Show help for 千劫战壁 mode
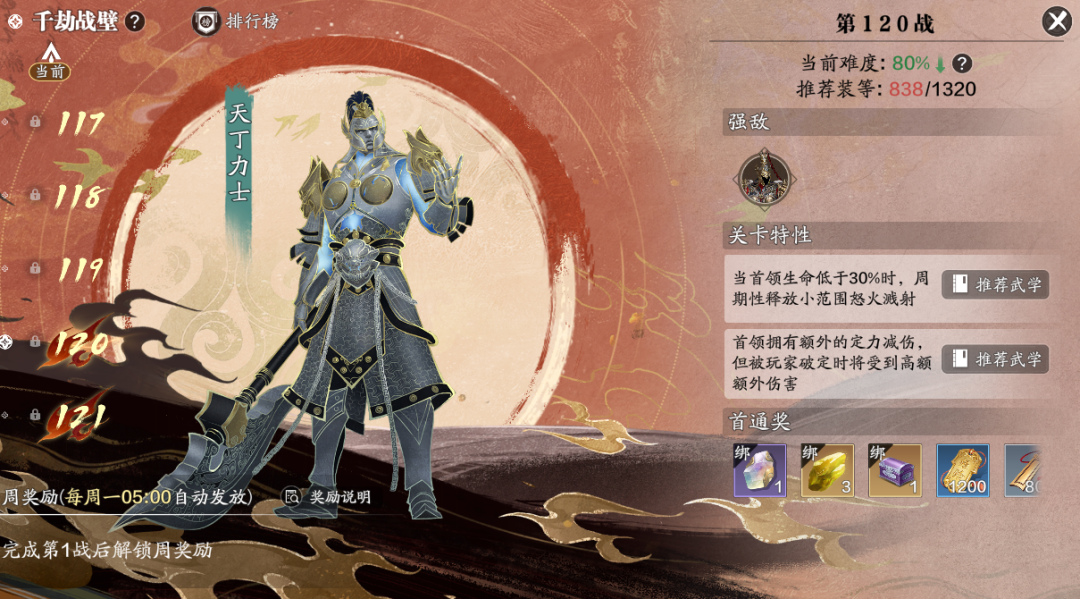The height and width of the screenshot is (599, 1080). pos(135,21)
